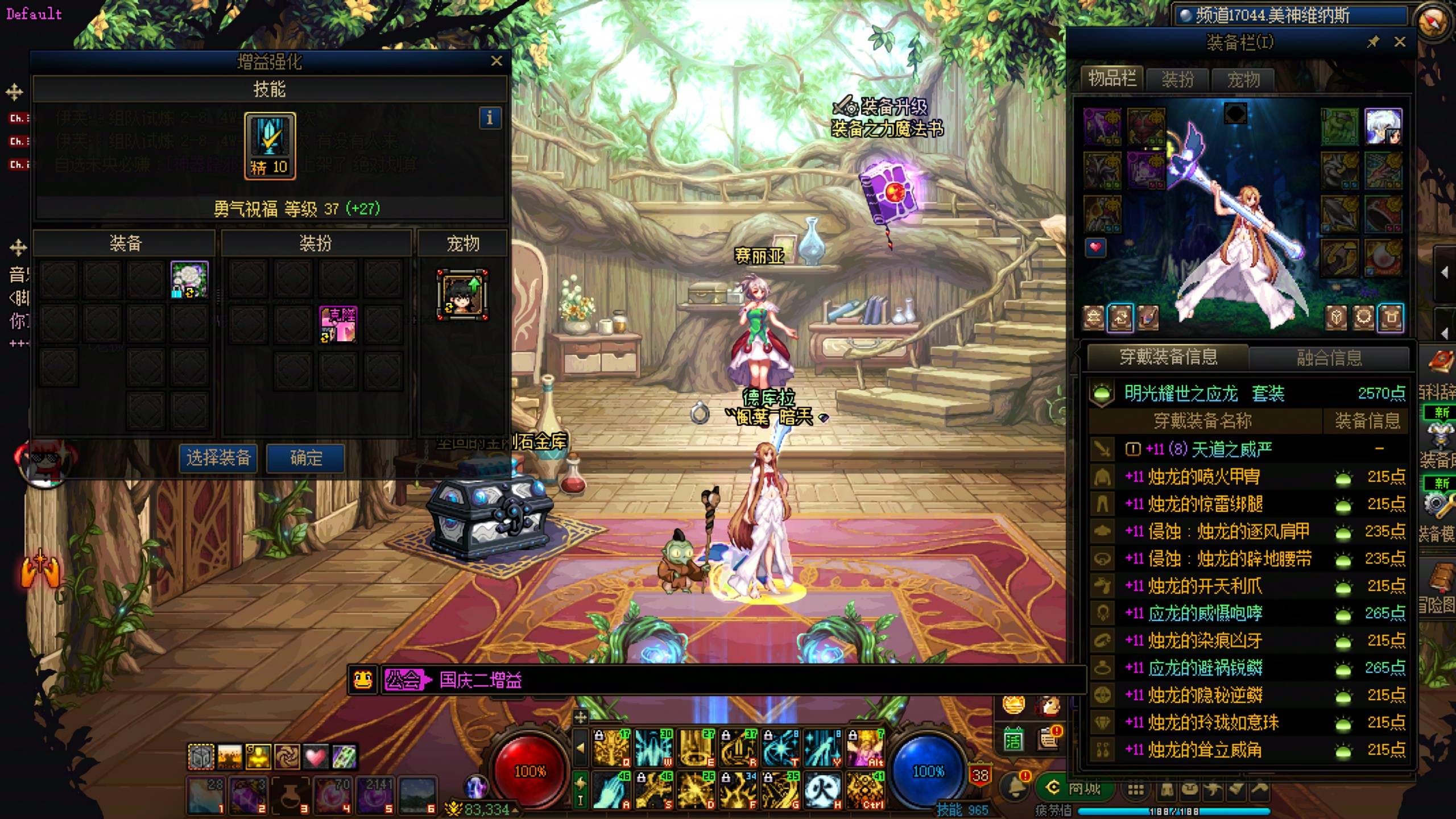Close the 增益强化 buff enhancement window
This screenshot has width=1456, height=819.
[x=497, y=61]
